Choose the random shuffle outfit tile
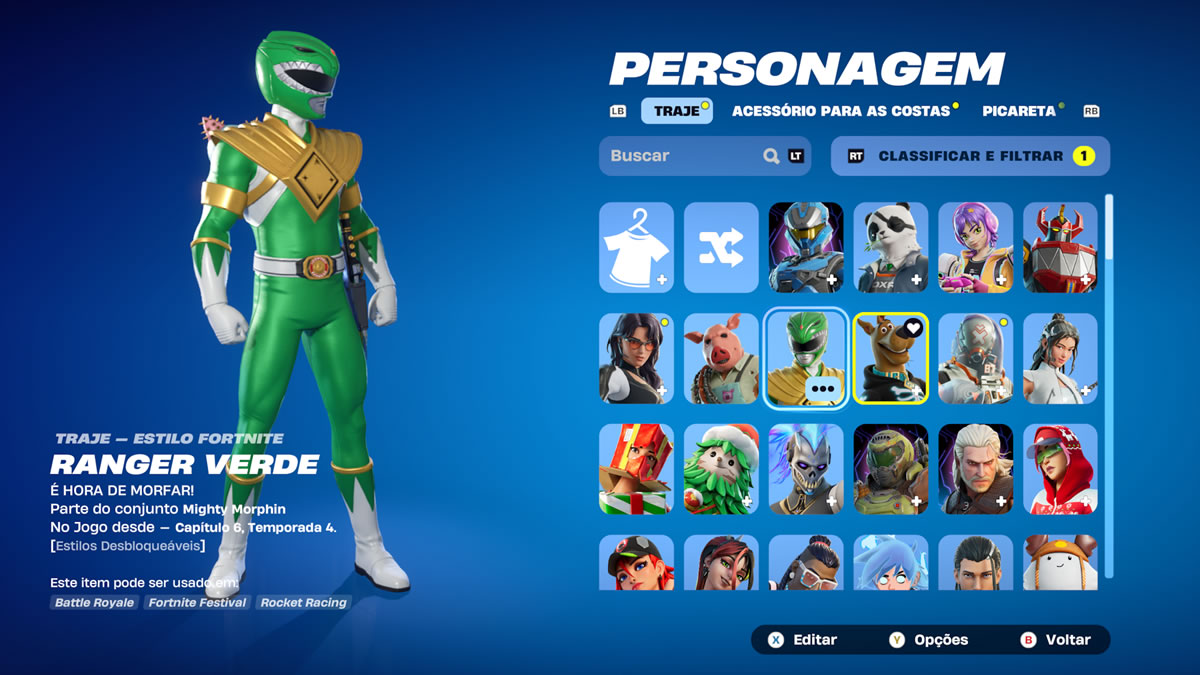1200x675 pixels. (x=721, y=247)
